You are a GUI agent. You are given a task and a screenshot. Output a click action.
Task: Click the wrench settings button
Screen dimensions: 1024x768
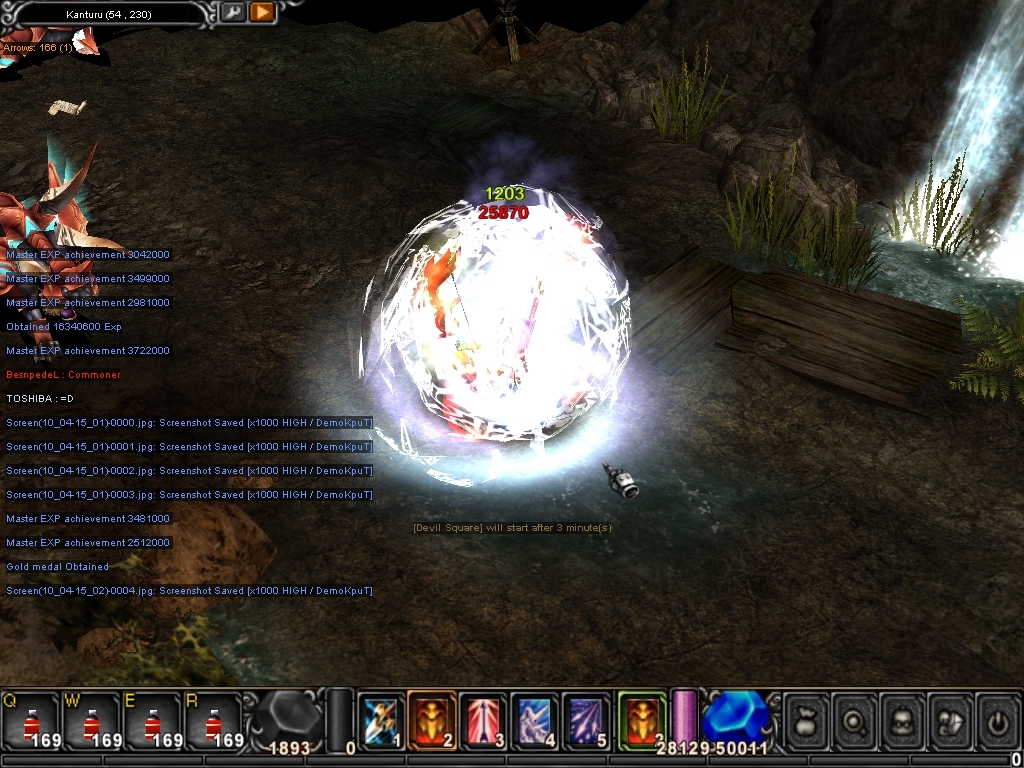point(232,13)
